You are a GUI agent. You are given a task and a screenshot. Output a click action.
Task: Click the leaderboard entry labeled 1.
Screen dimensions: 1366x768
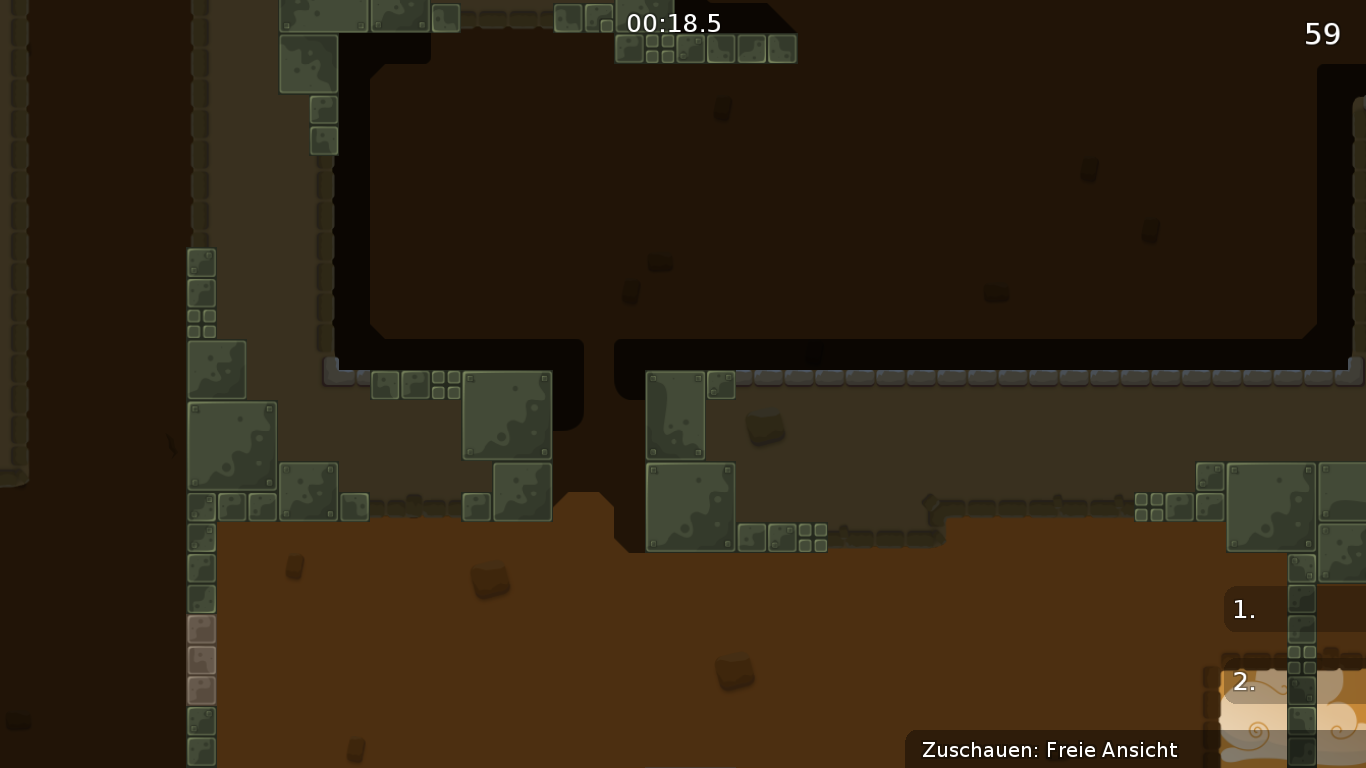click(1243, 609)
